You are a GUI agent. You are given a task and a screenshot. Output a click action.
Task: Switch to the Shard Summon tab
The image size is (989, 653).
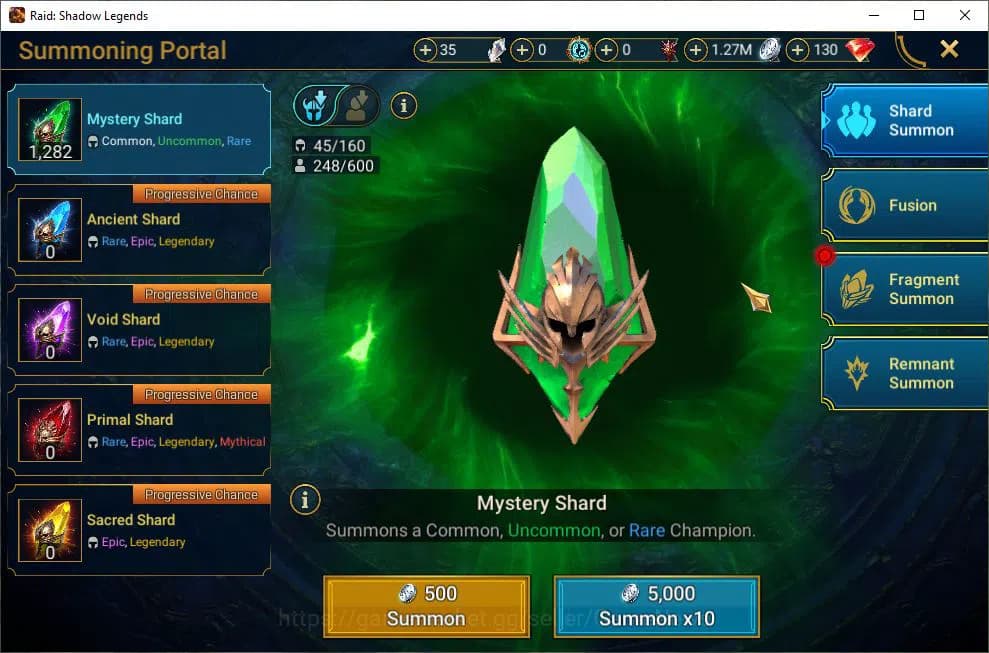point(906,121)
